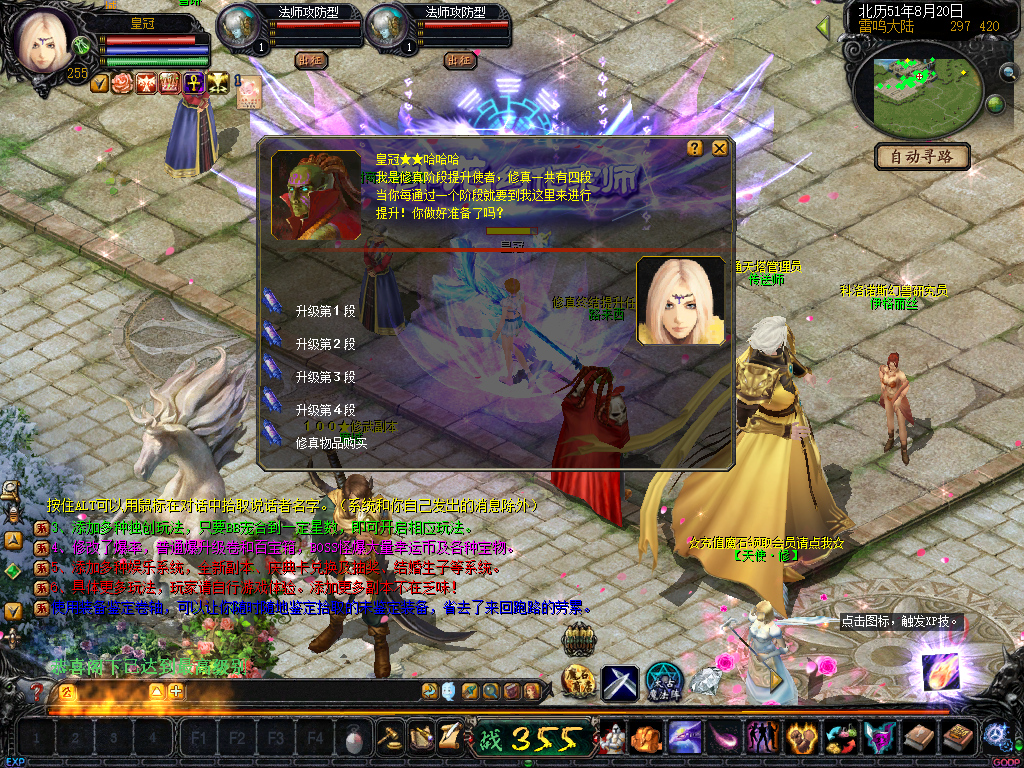Select the crossed swords skill icon
This screenshot has height=768, width=1024.
tap(620, 683)
